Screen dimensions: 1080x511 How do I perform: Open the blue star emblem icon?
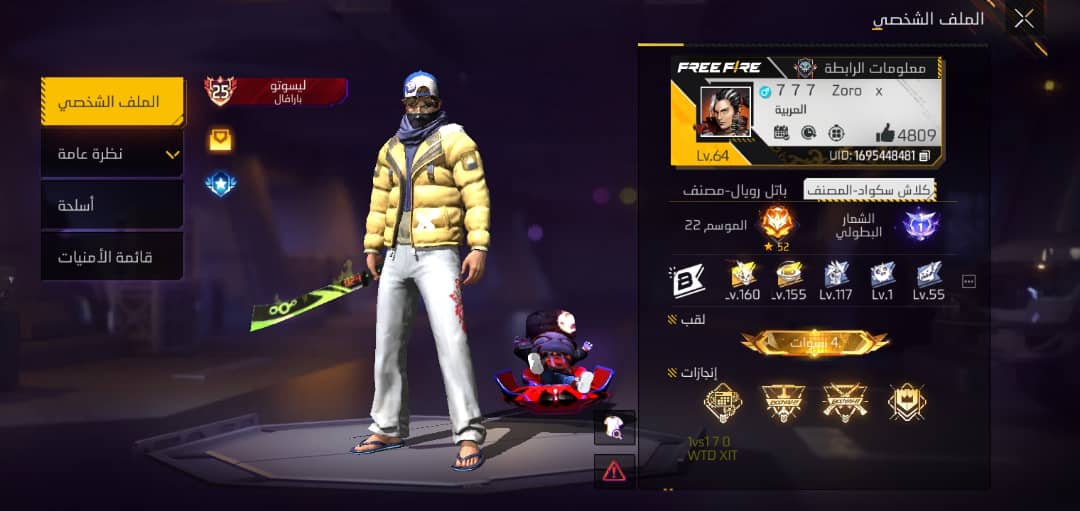220,184
